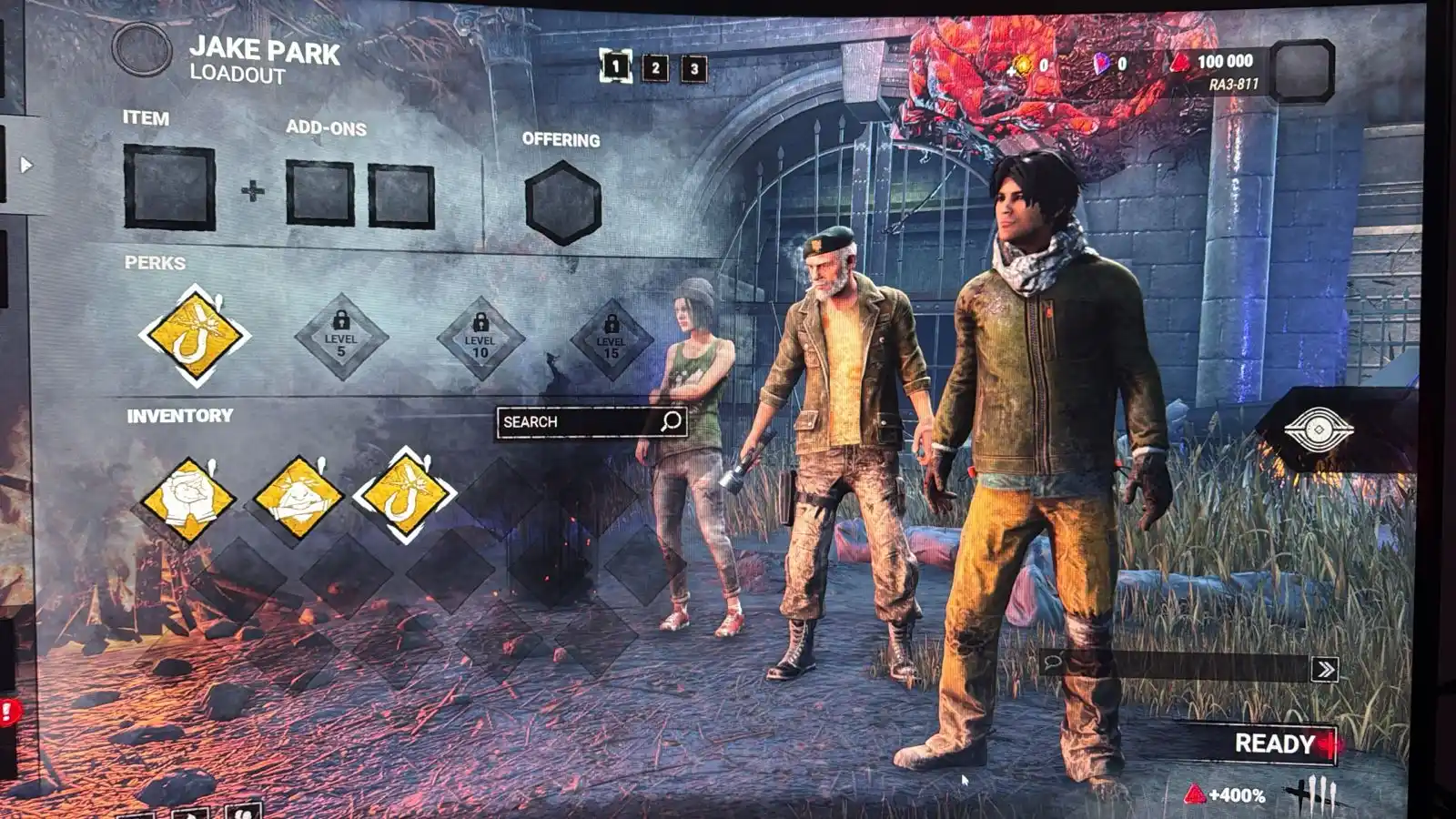
Task: Choose loadout preset 1
Action: coord(615,66)
